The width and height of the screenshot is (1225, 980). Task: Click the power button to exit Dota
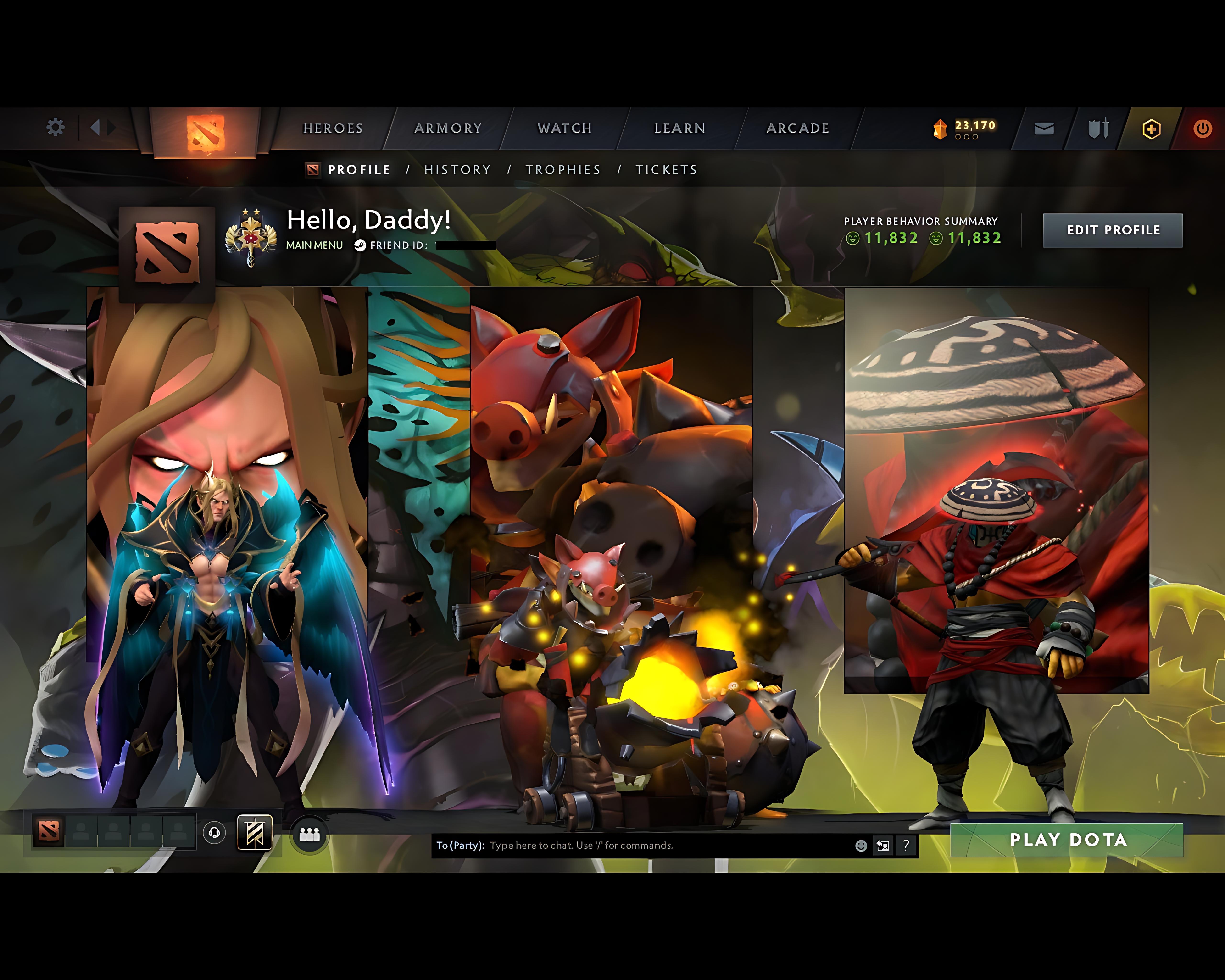point(1203,128)
